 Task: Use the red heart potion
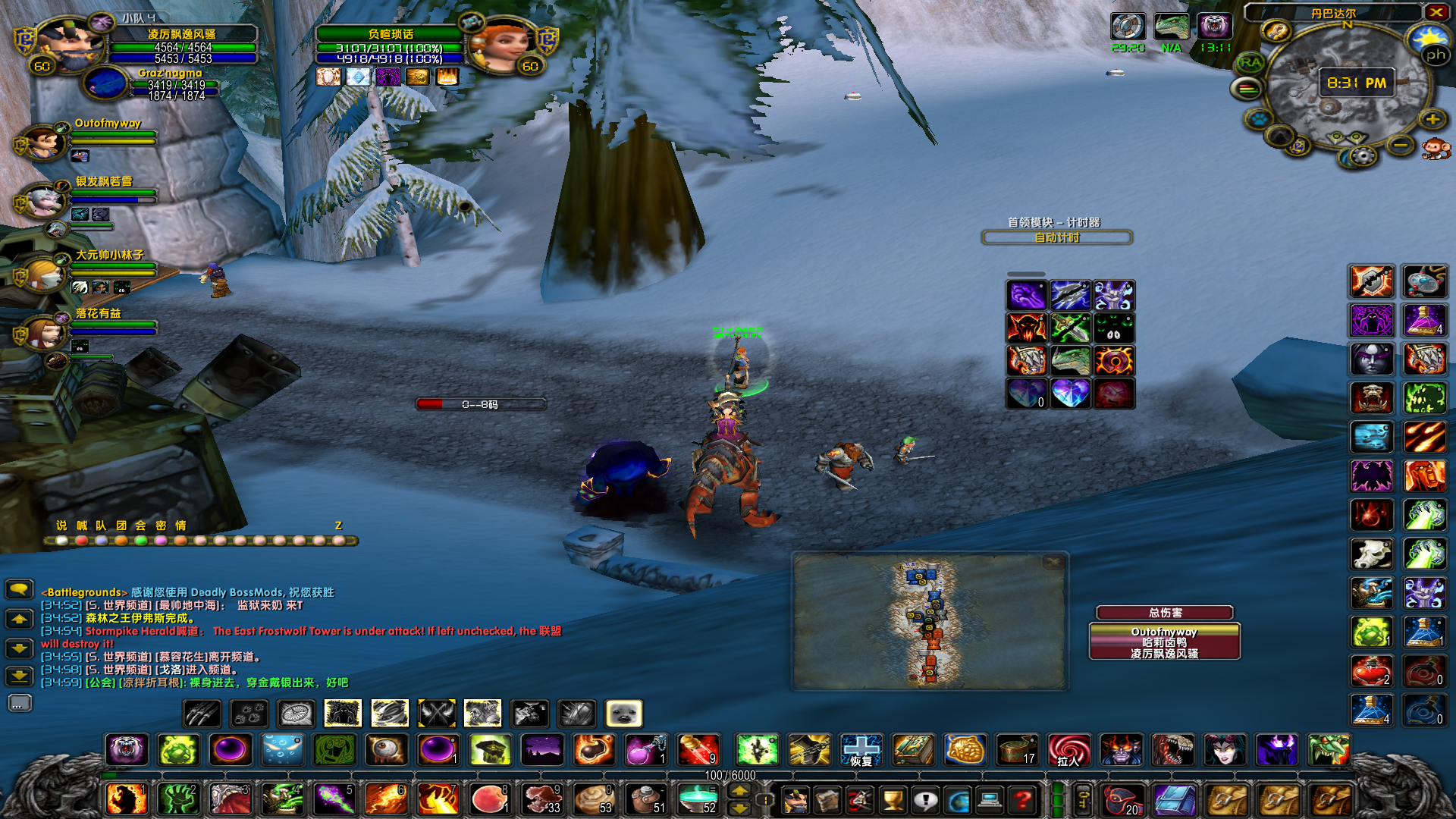(x=1371, y=670)
